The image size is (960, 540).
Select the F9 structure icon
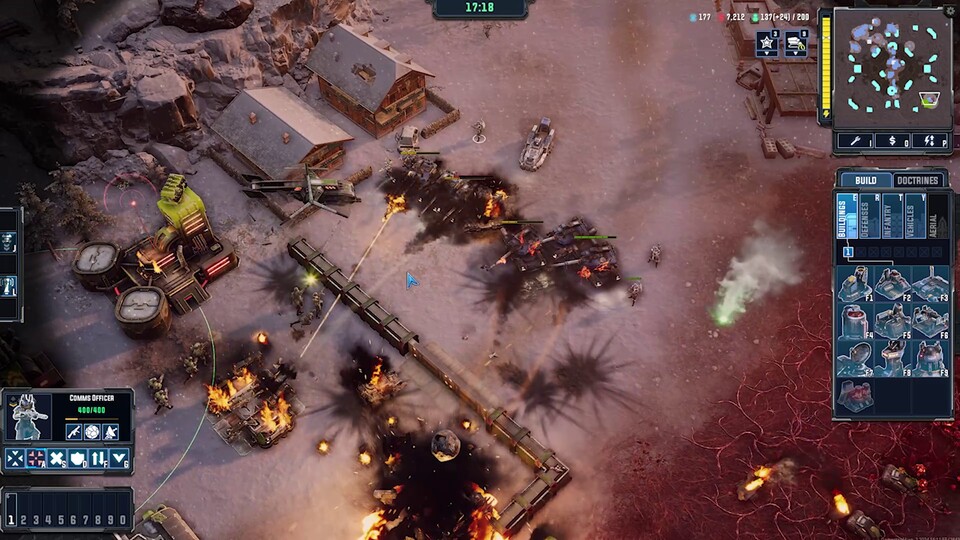[931, 357]
